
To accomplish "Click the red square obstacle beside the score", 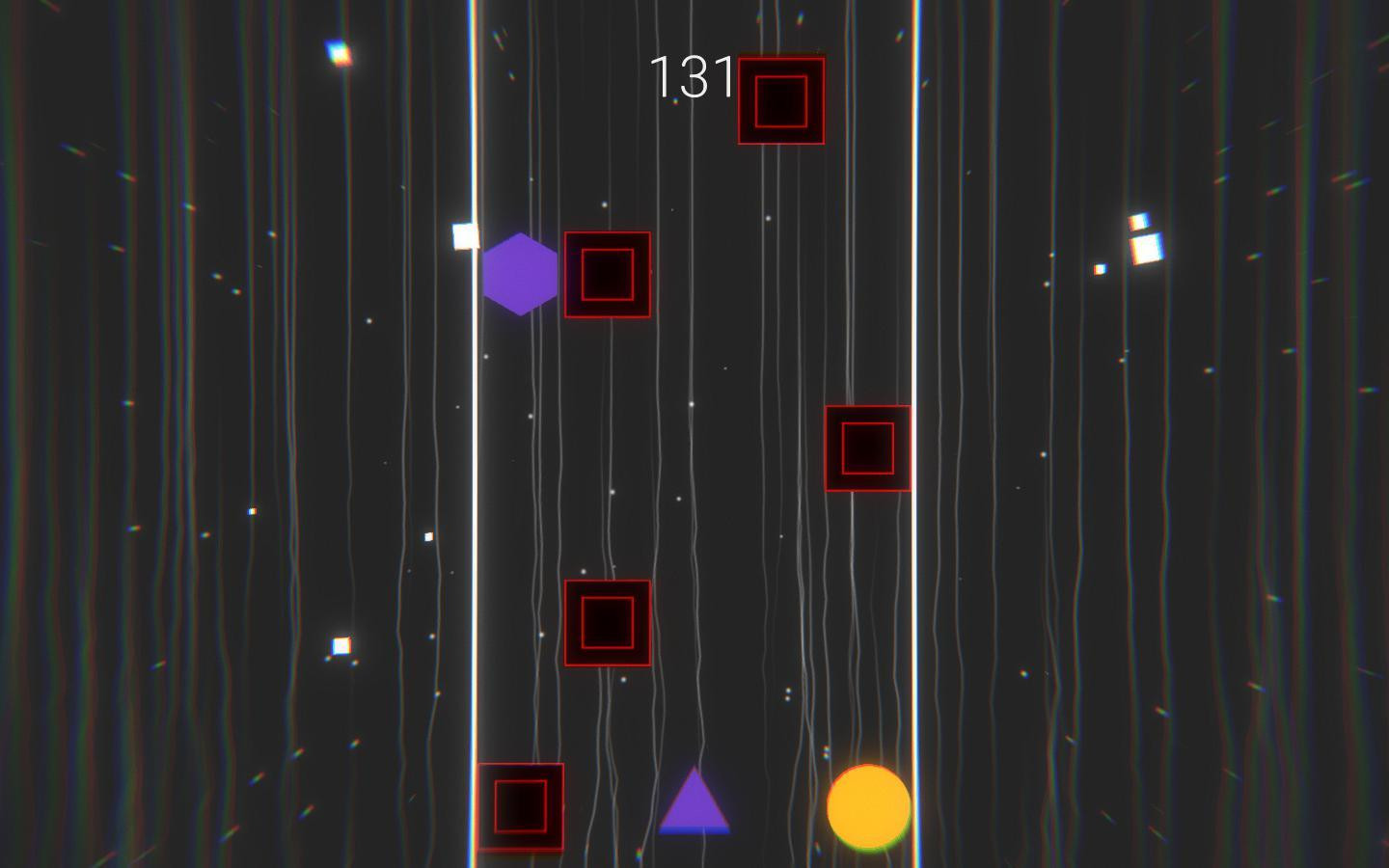I will (781, 99).
